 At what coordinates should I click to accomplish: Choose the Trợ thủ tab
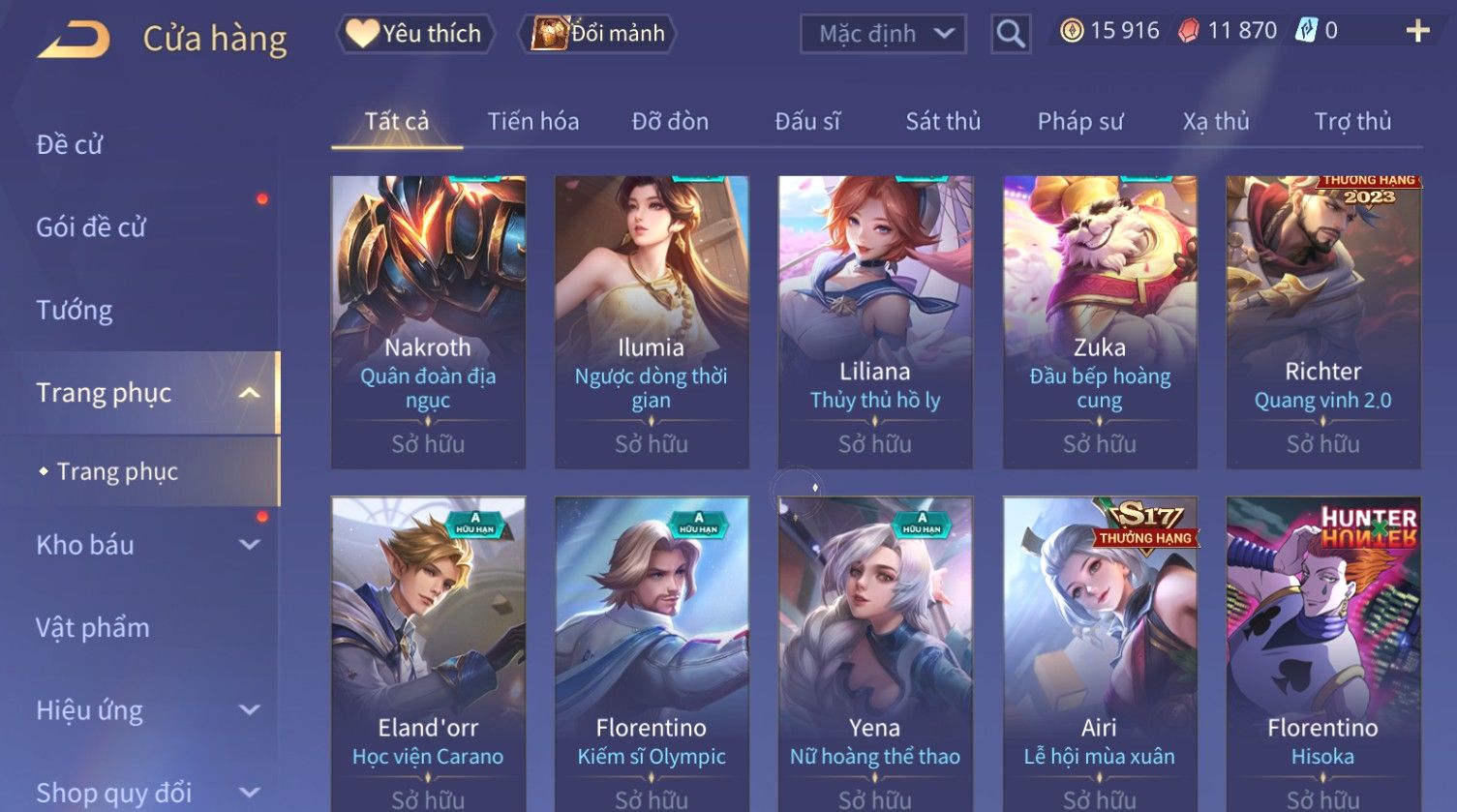click(x=1352, y=122)
